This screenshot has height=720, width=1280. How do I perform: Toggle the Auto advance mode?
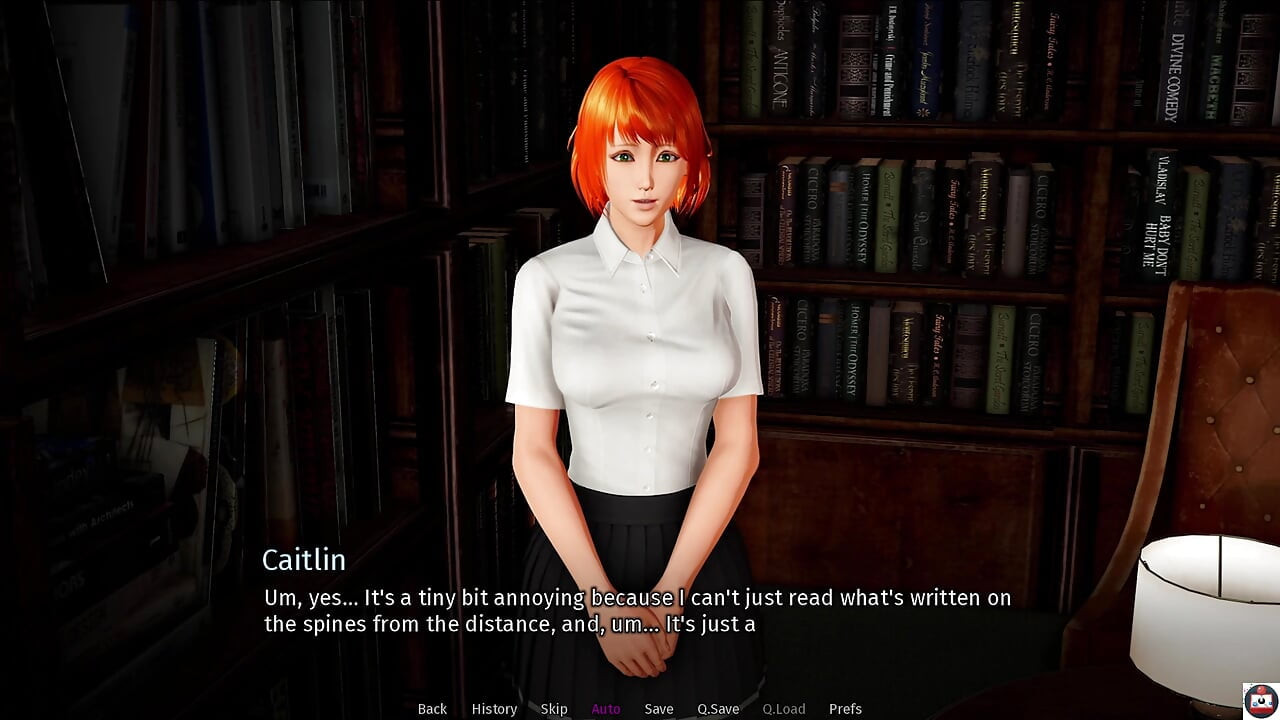[606, 709]
